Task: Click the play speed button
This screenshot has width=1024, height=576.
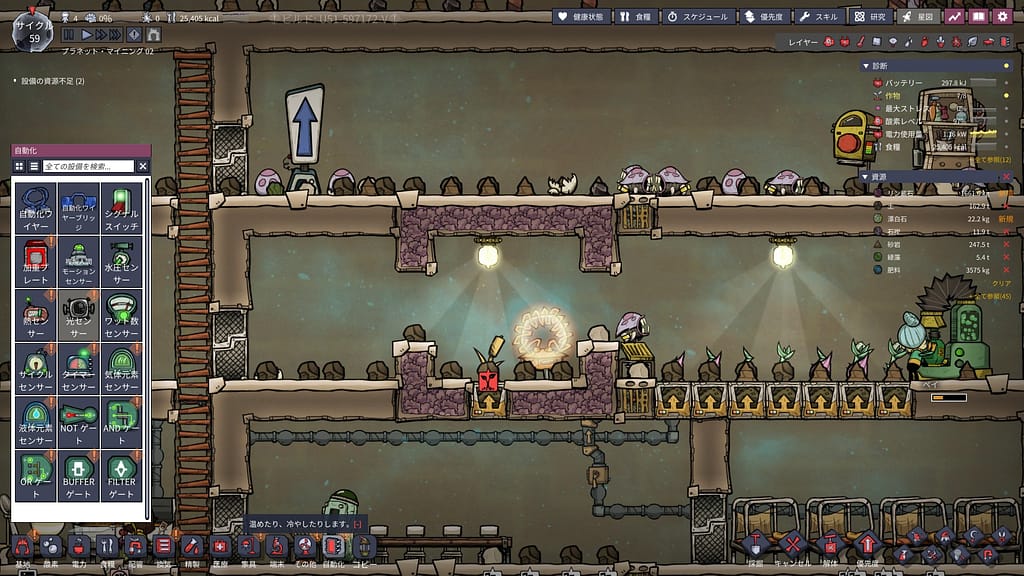Action: tap(87, 35)
